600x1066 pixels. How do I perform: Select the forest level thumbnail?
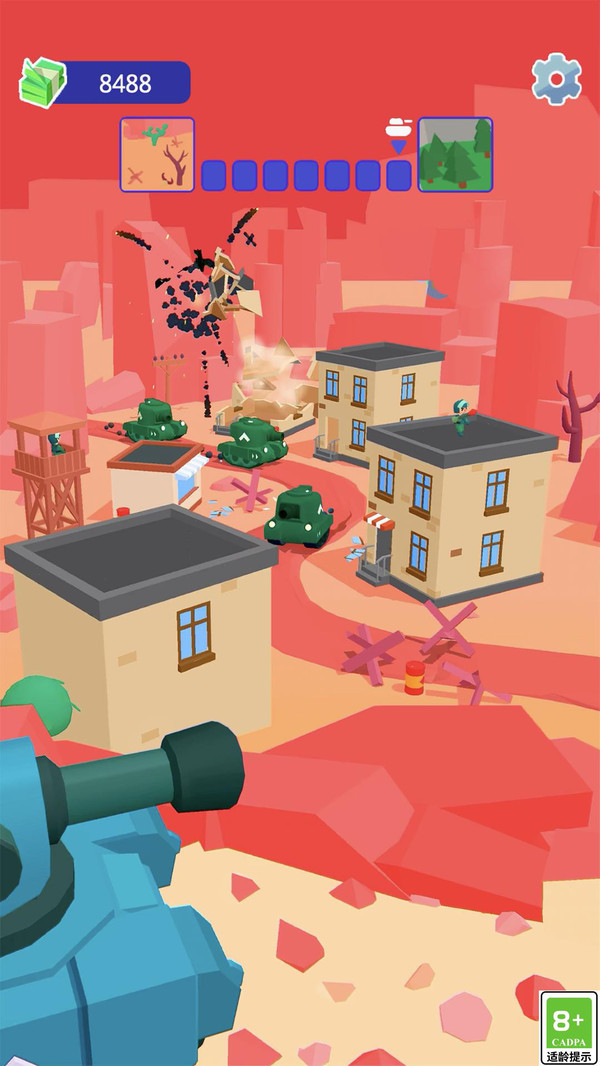[x=455, y=154]
